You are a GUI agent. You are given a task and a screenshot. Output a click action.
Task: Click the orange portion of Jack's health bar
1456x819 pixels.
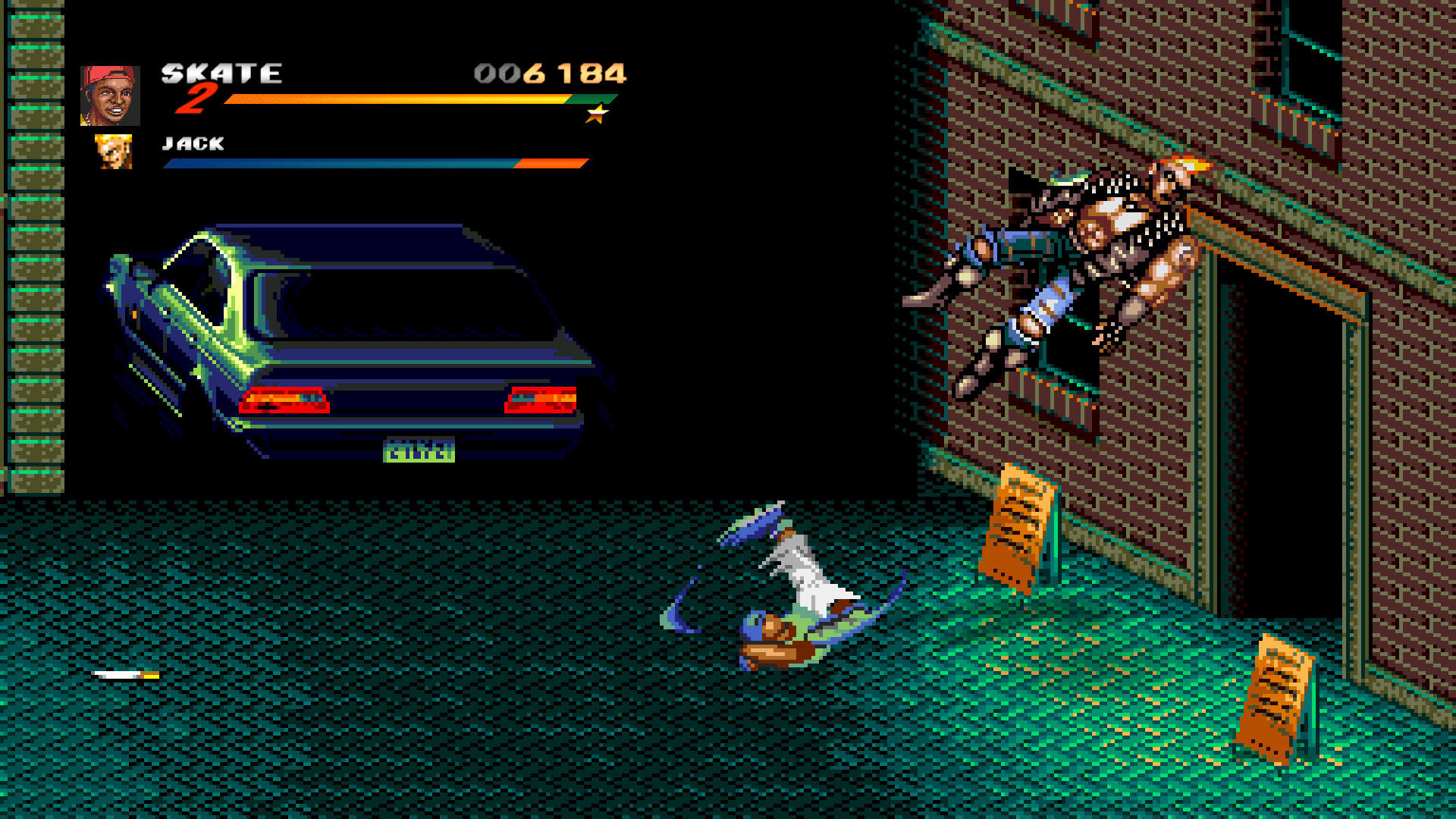pyautogui.click(x=550, y=162)
